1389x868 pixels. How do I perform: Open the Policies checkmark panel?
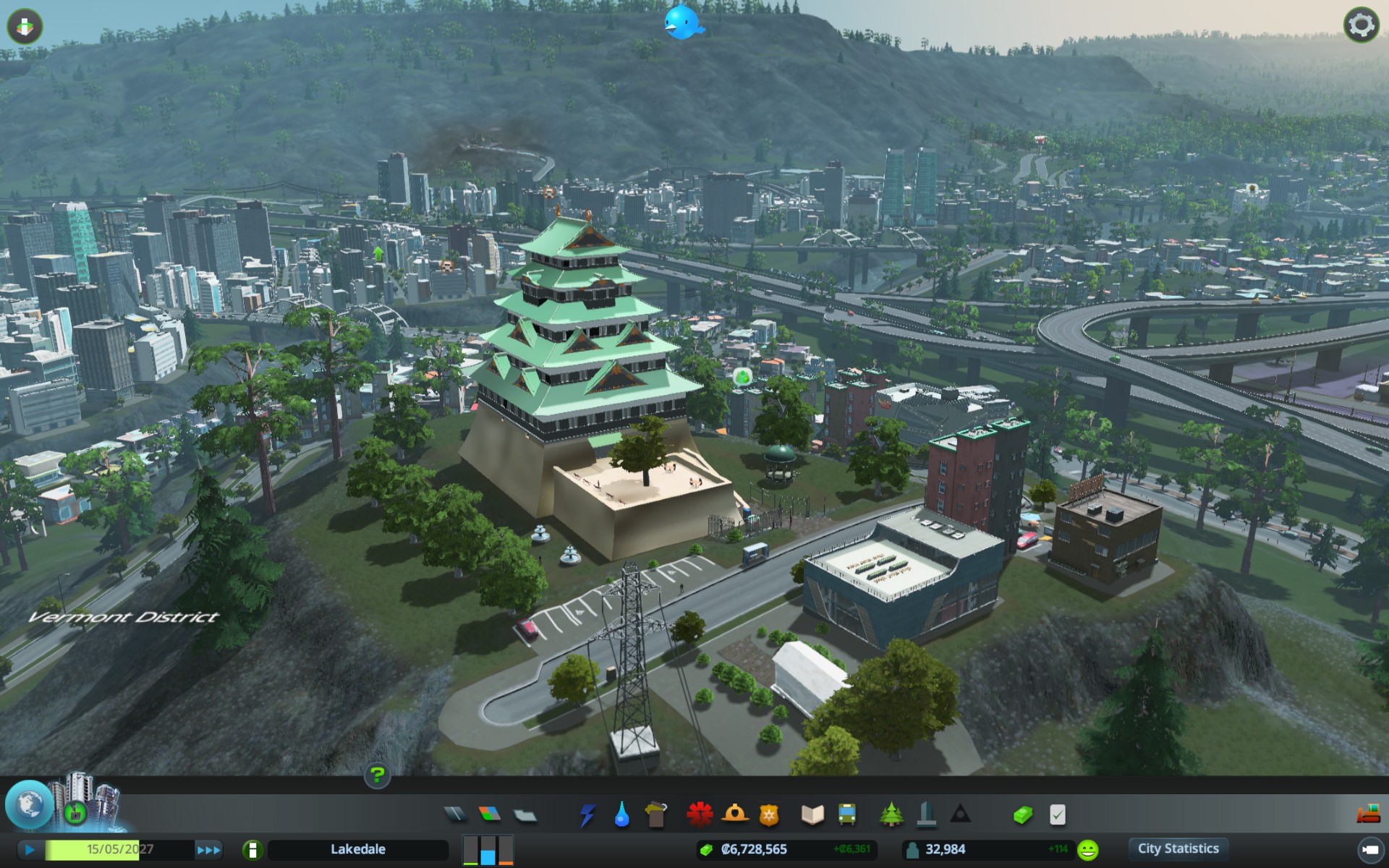1057,815
